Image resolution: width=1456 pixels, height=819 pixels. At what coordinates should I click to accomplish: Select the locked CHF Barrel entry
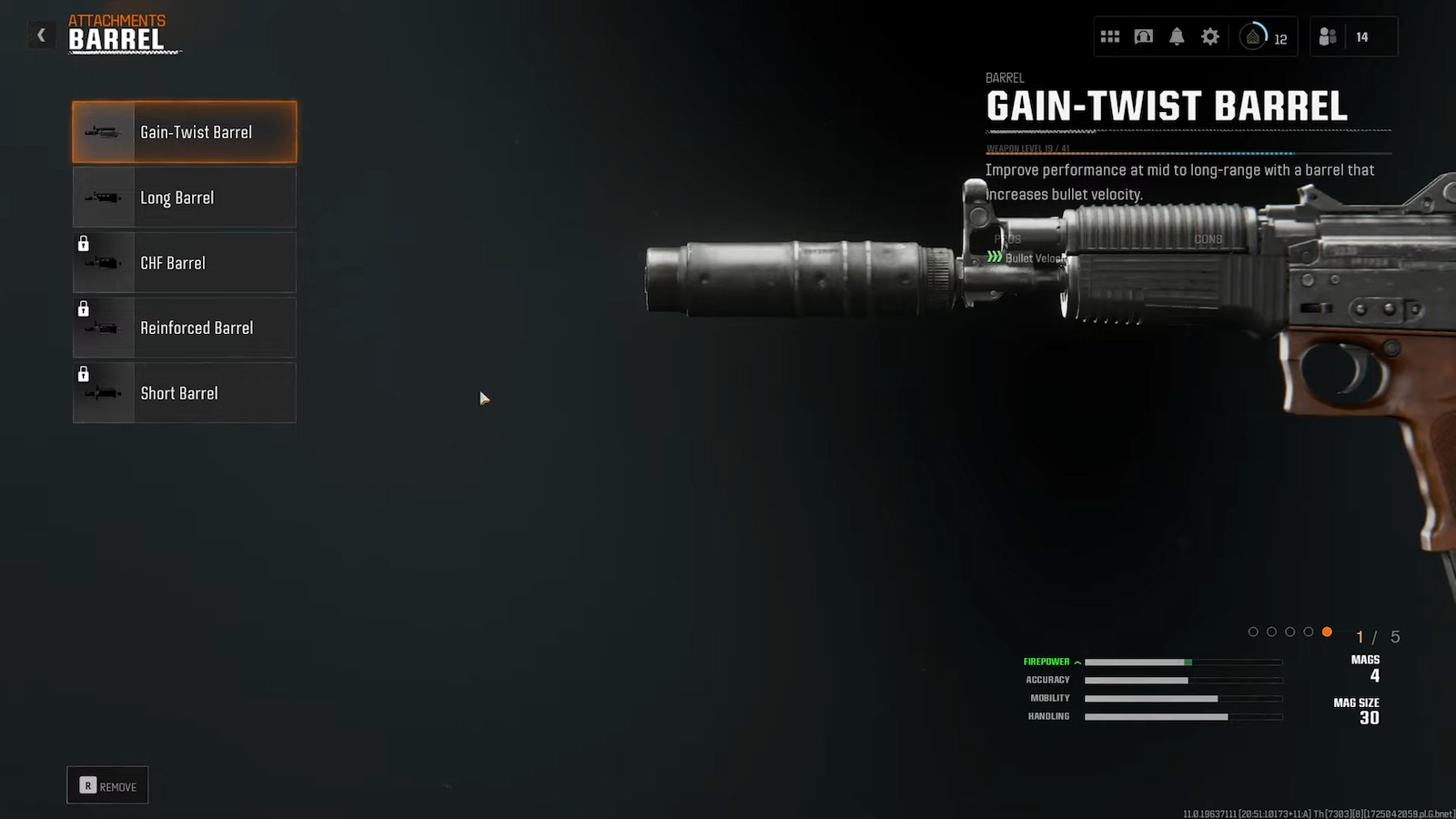coord(185,263)
